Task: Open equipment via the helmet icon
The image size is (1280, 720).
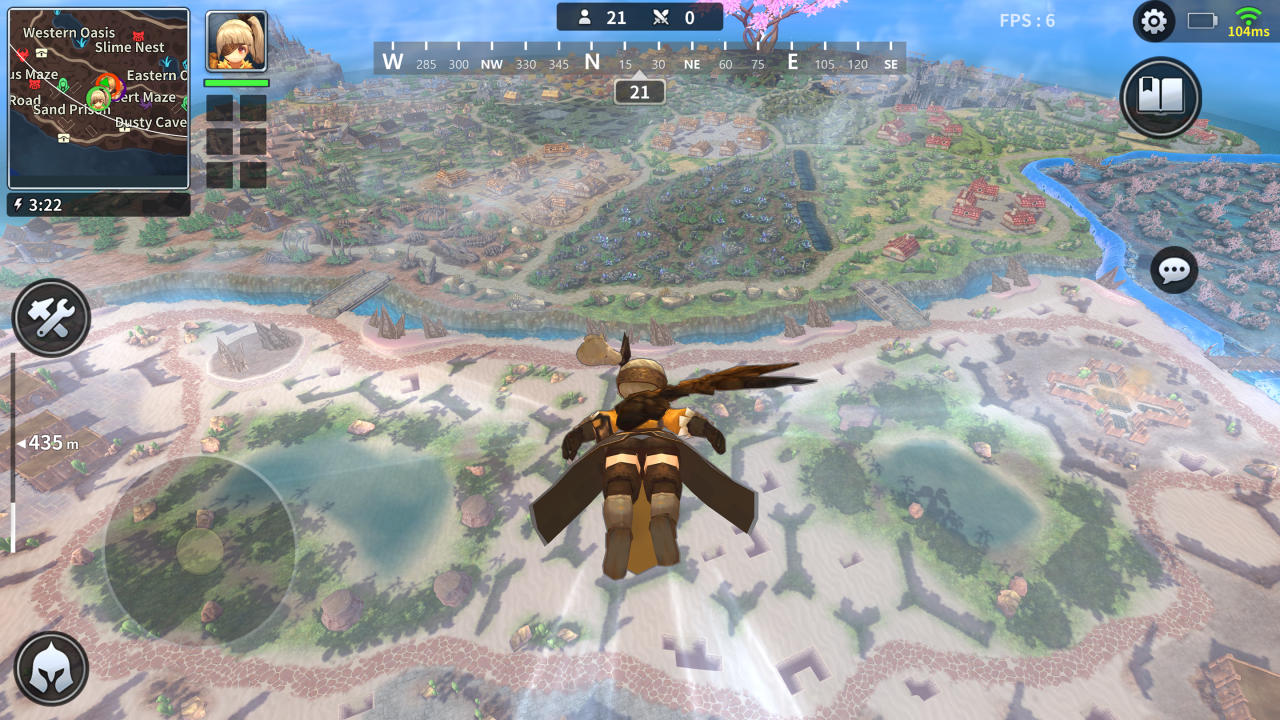Action: coord(50,668)
